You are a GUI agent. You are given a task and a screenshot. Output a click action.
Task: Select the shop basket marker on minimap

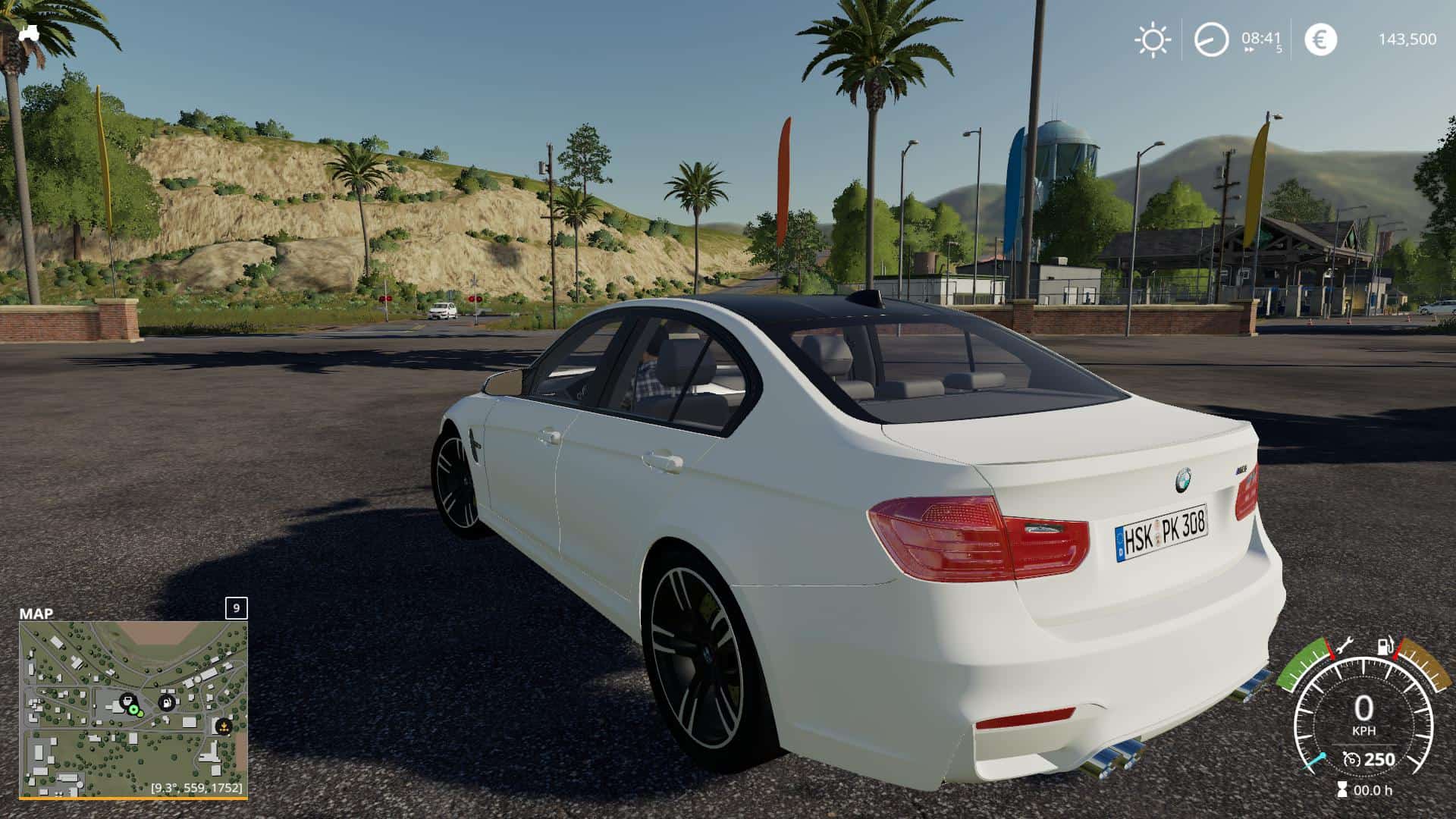tap(127, 700)
